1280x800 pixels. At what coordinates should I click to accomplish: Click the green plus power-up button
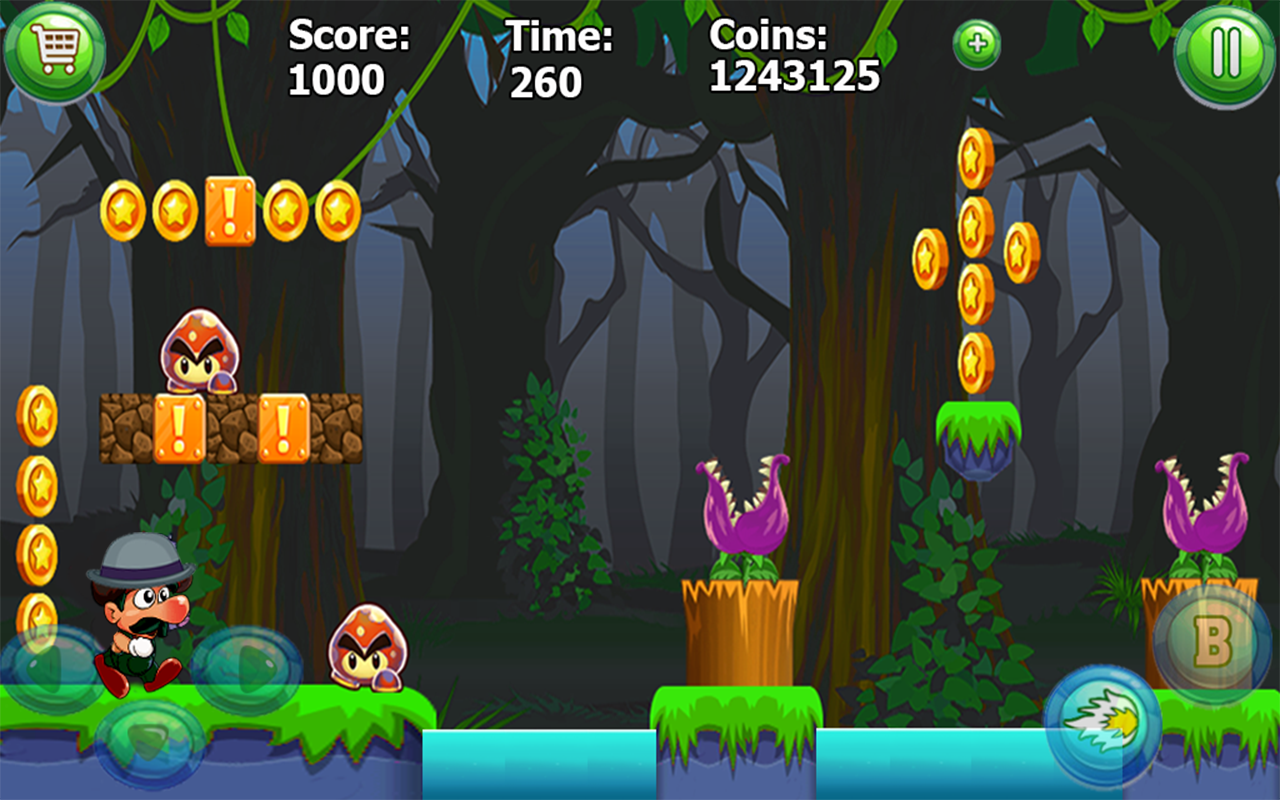pos(975,44)
